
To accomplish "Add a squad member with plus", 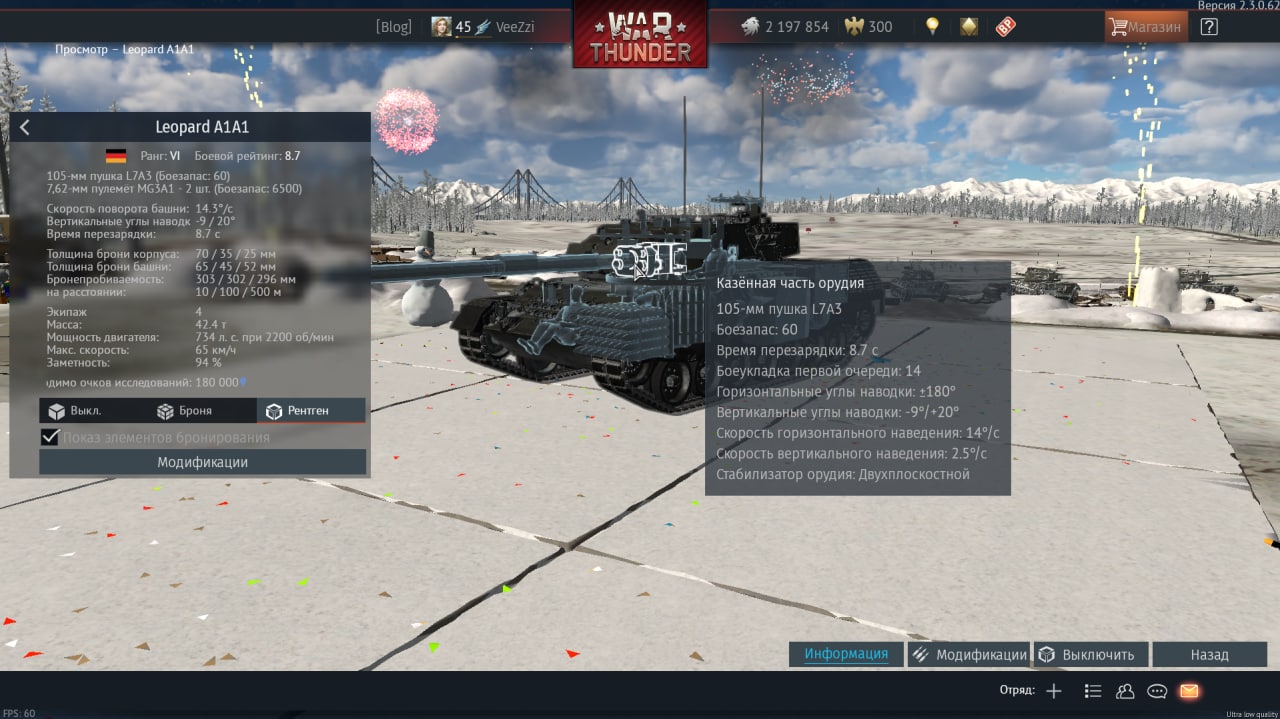I will 1053,691.
